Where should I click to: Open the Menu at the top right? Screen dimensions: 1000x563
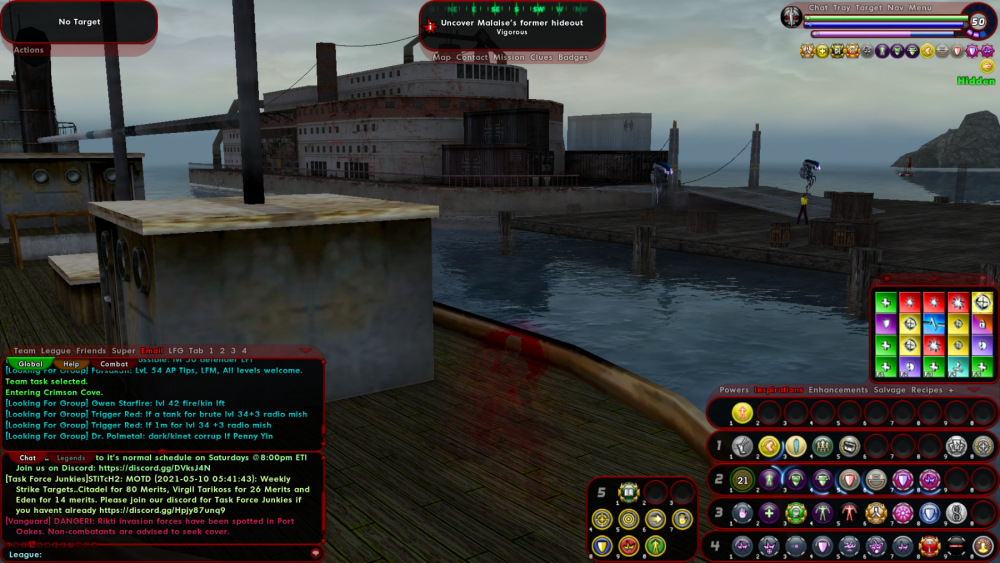pyautogui.click(x=919, y=8)
